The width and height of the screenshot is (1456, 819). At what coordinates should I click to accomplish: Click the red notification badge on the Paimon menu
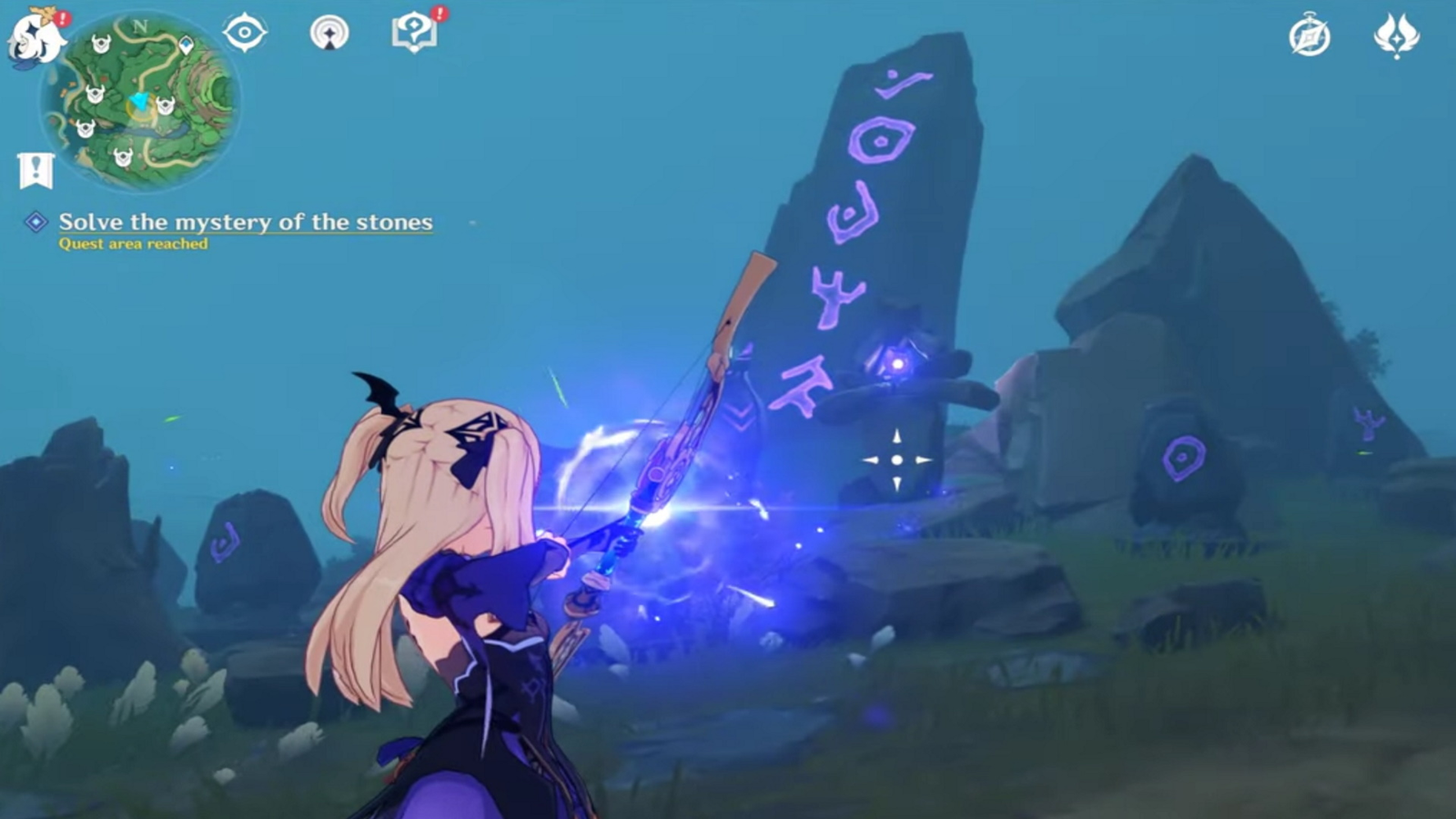click(x=62, y=18)
